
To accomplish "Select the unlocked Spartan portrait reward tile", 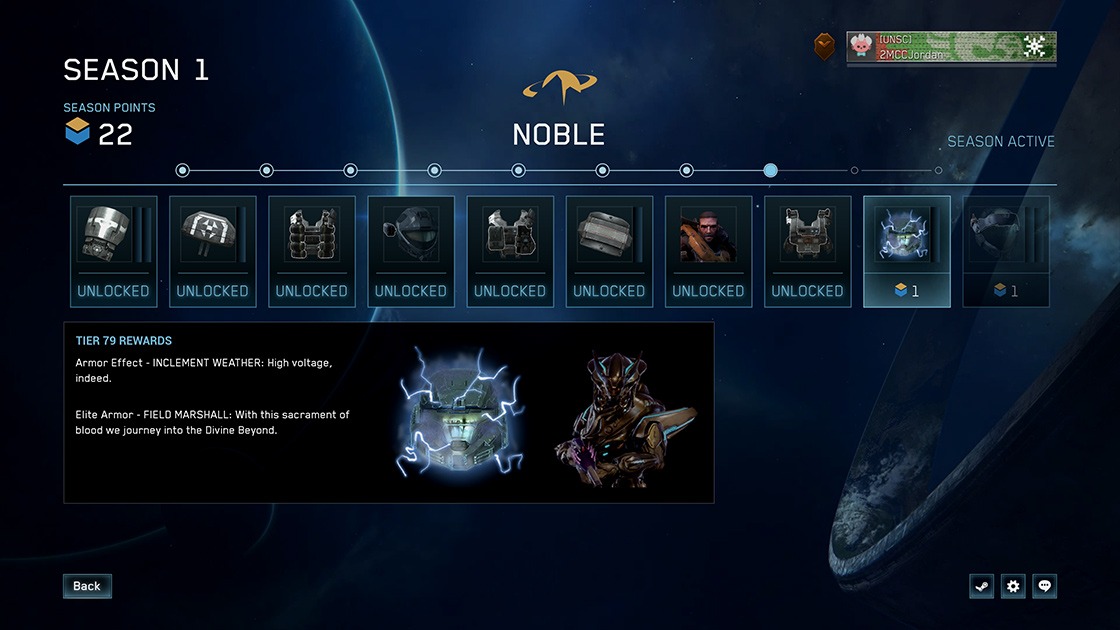I will point(708,251).
